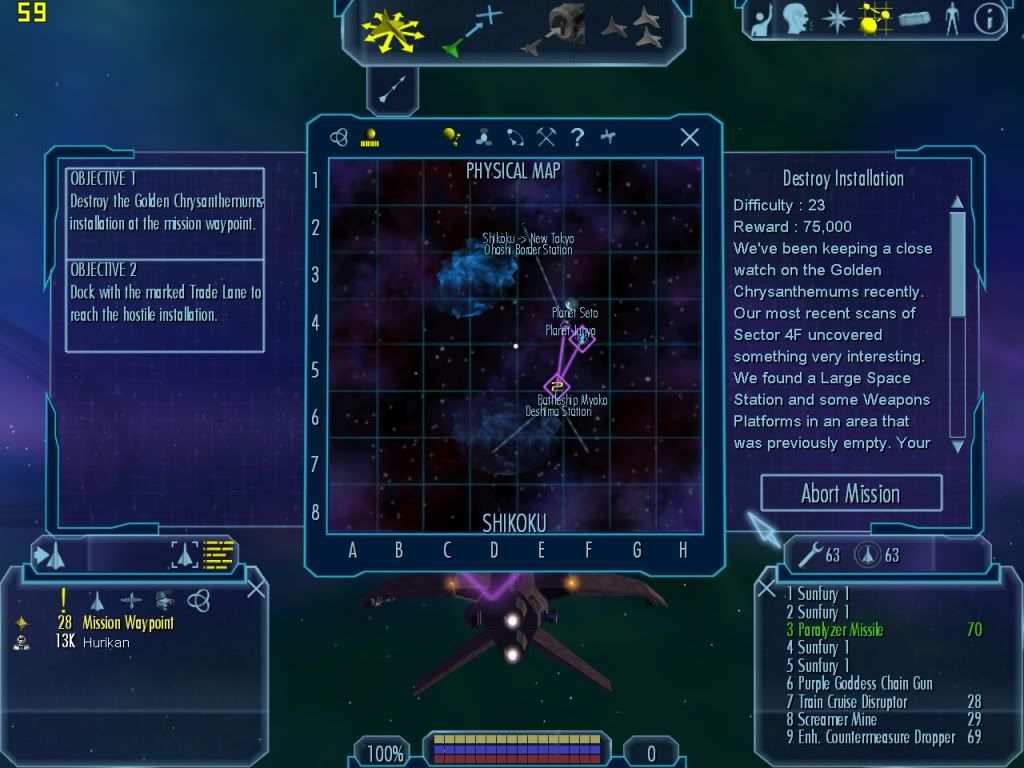This screenshot has width=1024, height=768.
Task: Choose Train Cruise Disruptor weapon entry
Action: point(852,702)
